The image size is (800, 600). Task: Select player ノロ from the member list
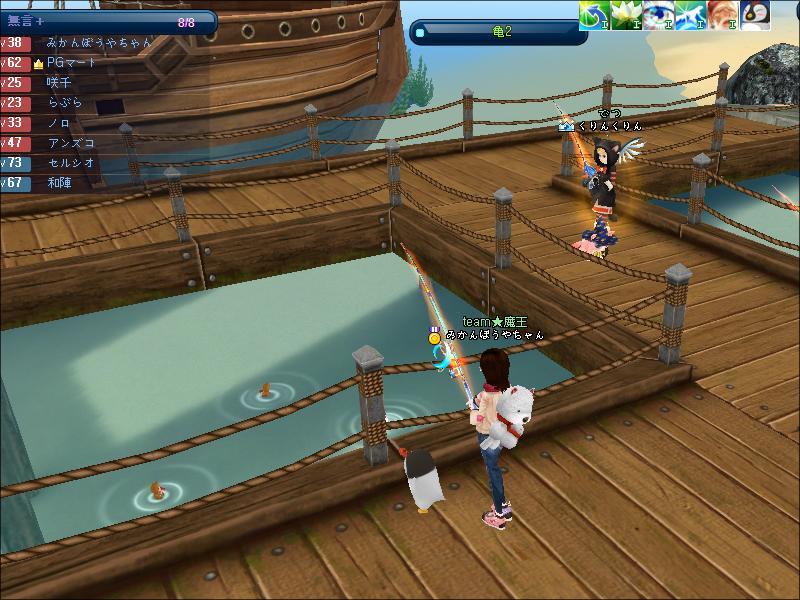[59, 123]
